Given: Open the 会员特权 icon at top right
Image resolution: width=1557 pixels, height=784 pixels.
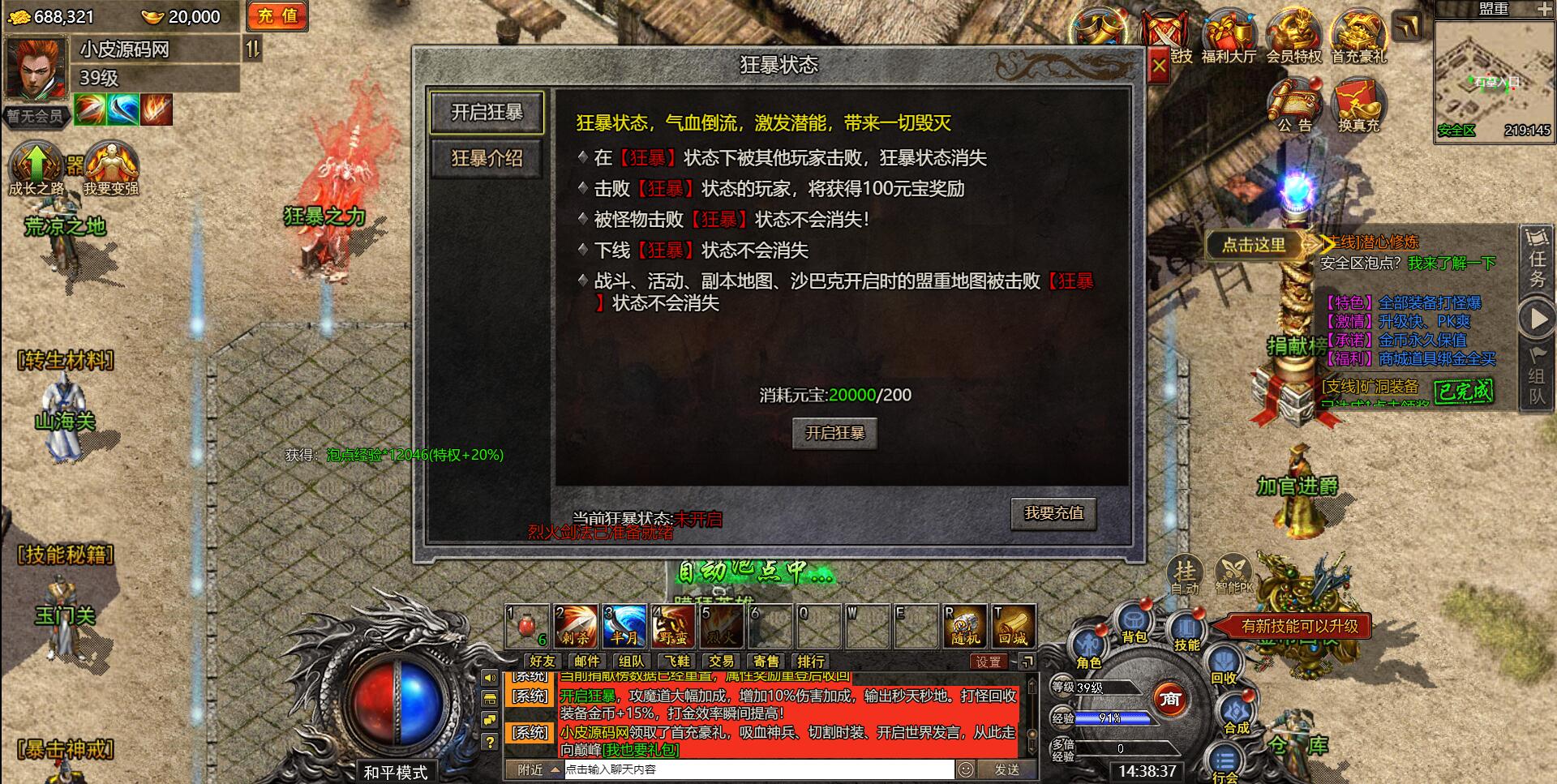Looking at the screenshot, I should tap(1296, 32).
